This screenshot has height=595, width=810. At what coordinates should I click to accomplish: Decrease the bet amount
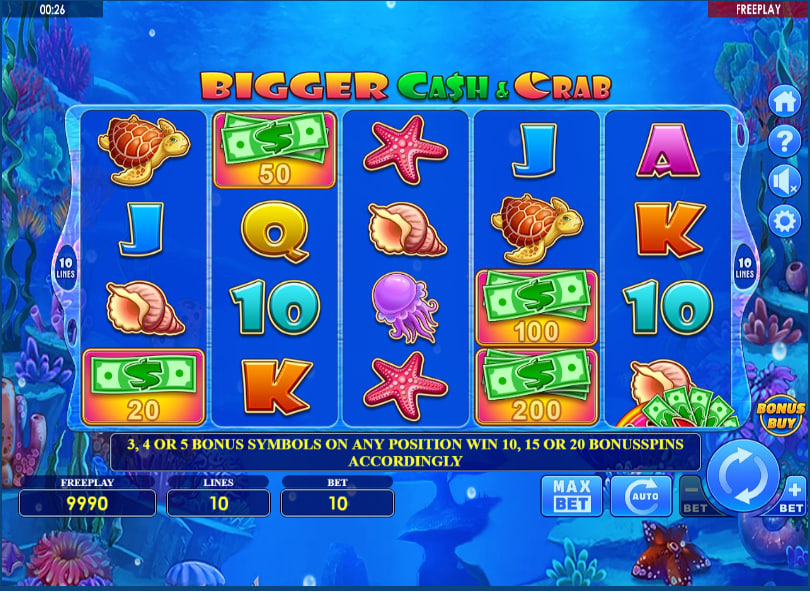(x=692, y=496)
